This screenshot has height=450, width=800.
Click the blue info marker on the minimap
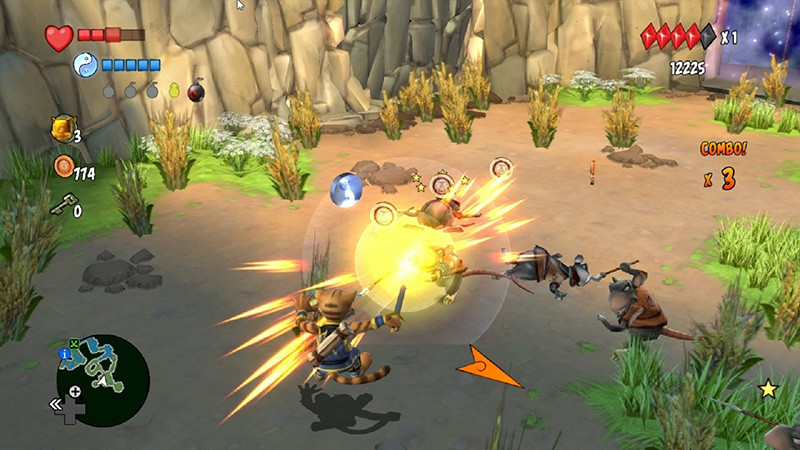(64, 354)
